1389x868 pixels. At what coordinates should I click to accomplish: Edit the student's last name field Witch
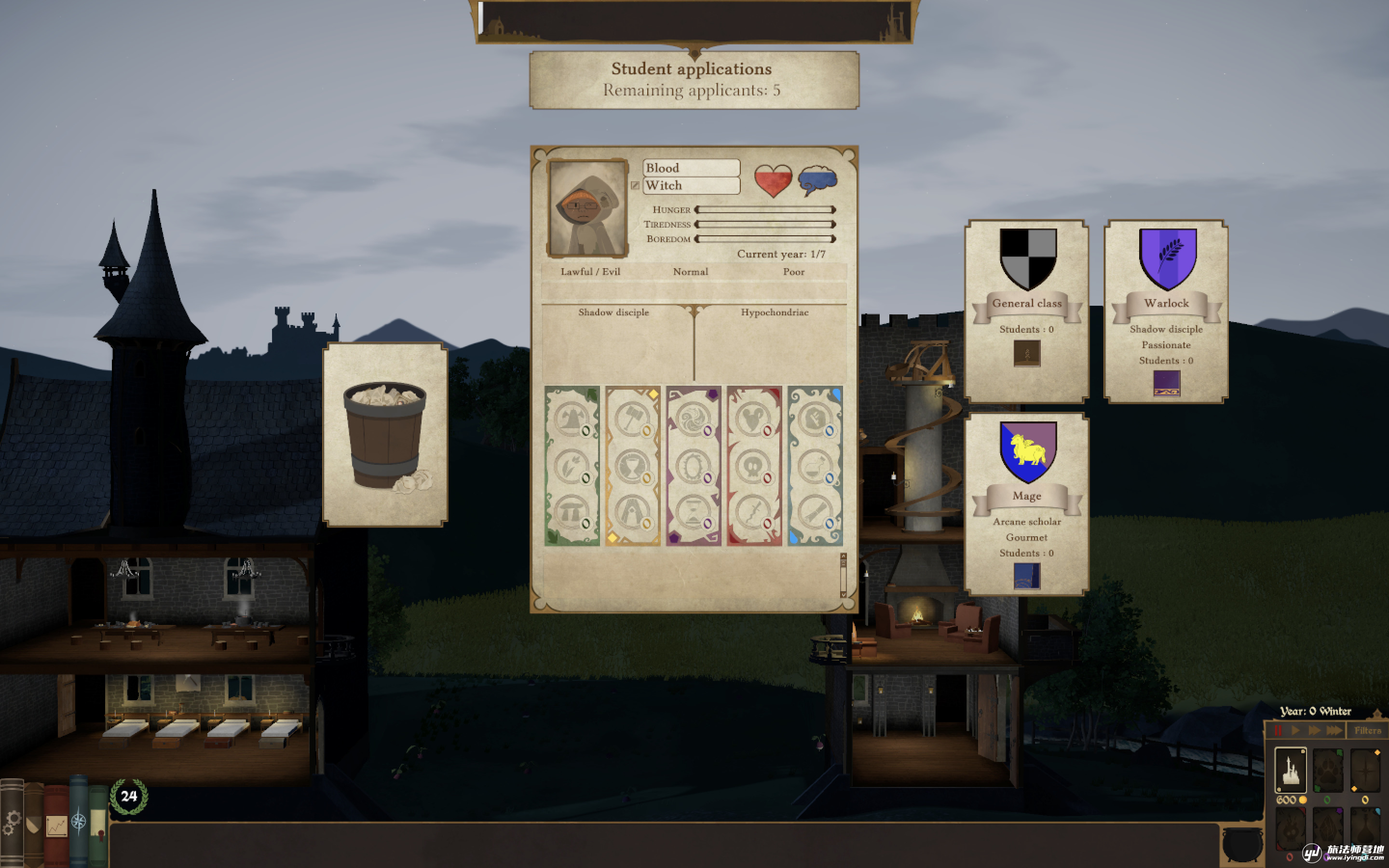691,186
